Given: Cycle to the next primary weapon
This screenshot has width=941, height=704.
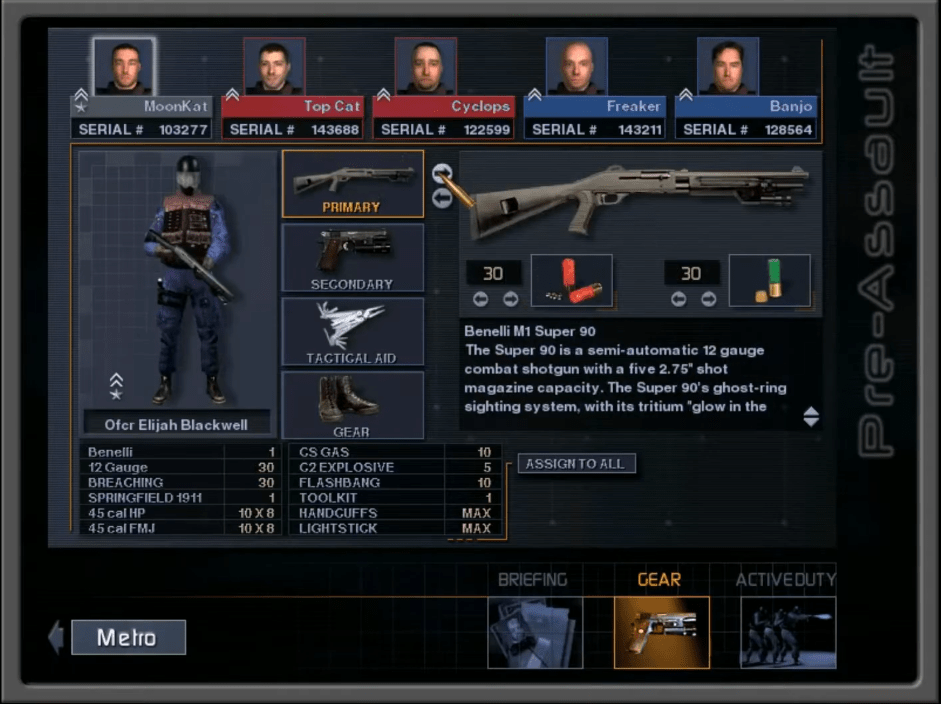Looking at the screenshot, I should point(442,174).
